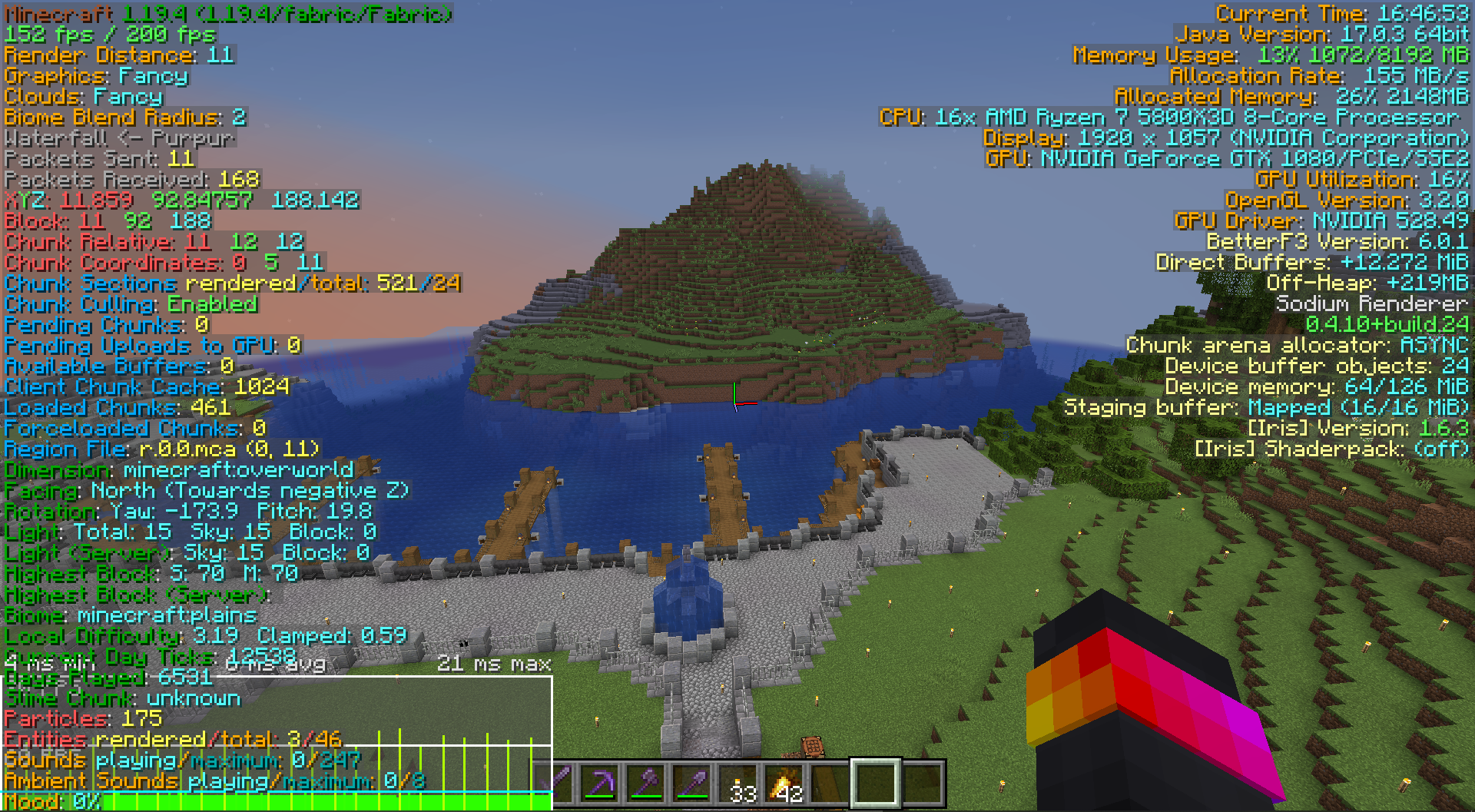The width and height of the screenshot is (1475, 812).
Task: Choose the netherite axe hotbar slot
Action: [x=646, y=783]
